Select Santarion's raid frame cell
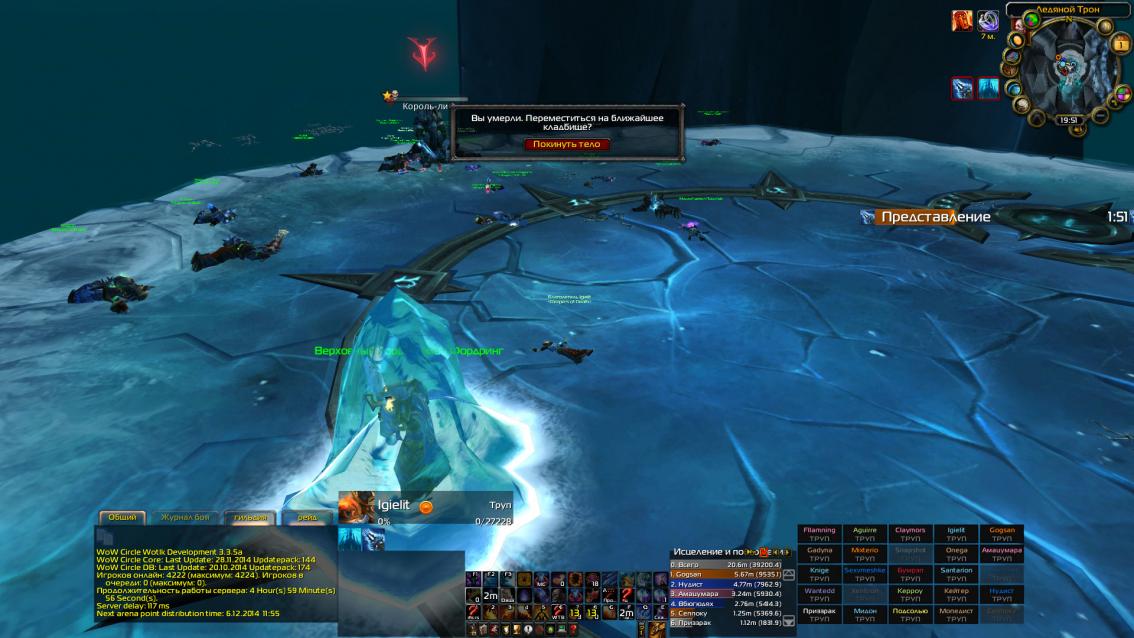Image resolution: width=1134 pixels, height=638 pixels. pos(956,574)
